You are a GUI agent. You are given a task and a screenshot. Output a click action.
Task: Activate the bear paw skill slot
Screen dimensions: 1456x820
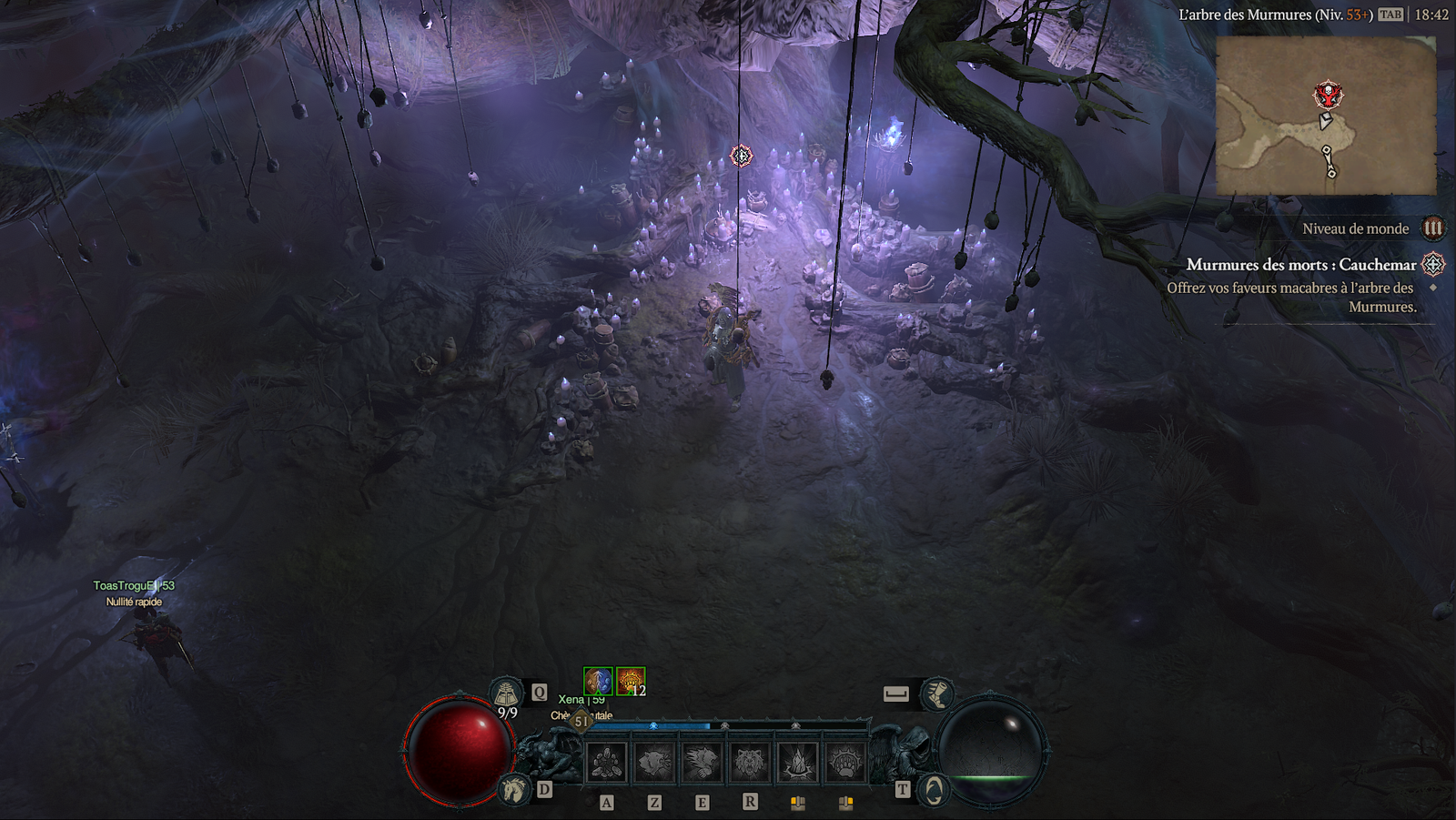pyautogui.click(x=844, y=762)
